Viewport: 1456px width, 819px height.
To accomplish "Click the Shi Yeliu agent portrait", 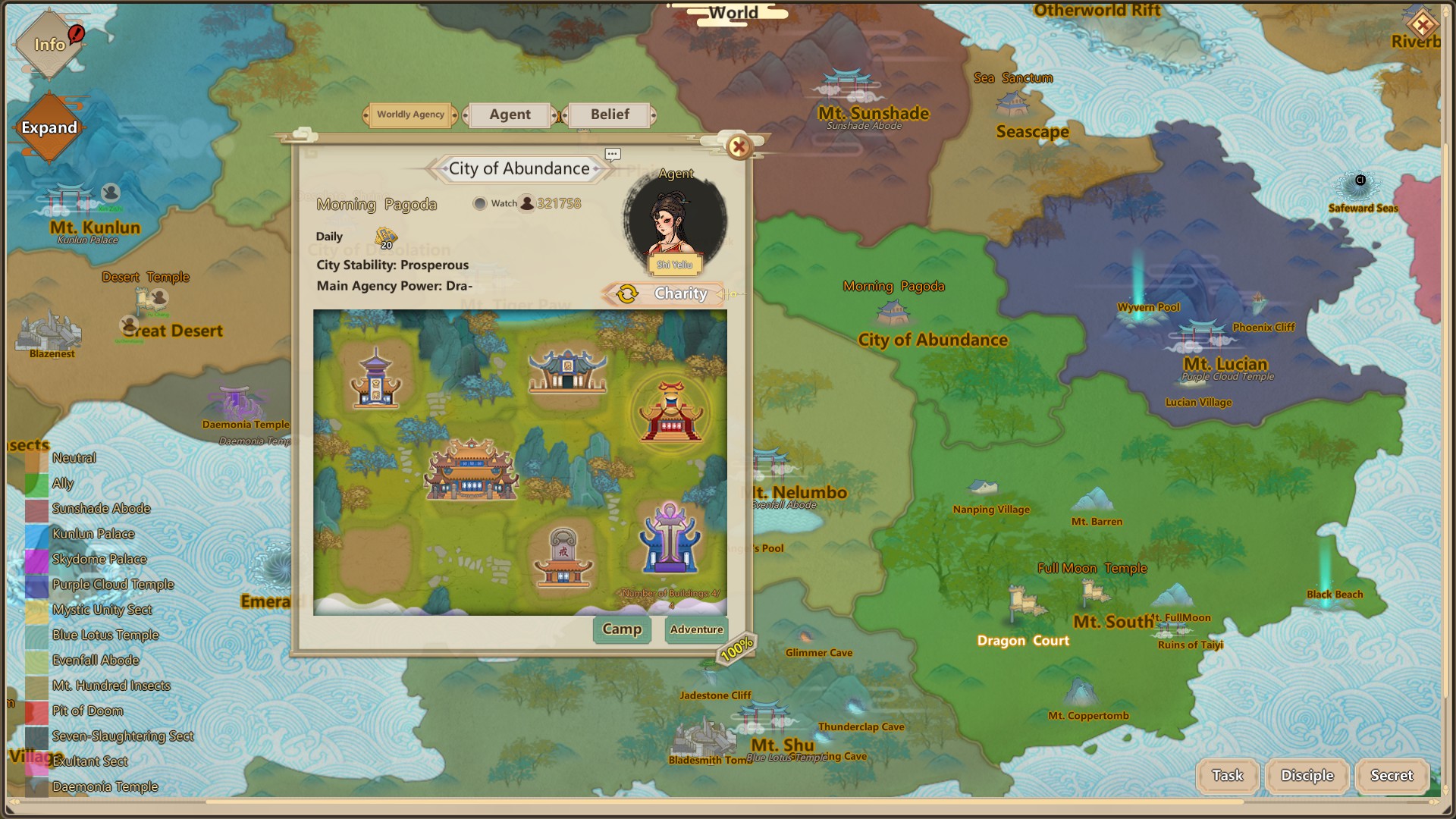I will pyautogui.click(x=675, y=224).
